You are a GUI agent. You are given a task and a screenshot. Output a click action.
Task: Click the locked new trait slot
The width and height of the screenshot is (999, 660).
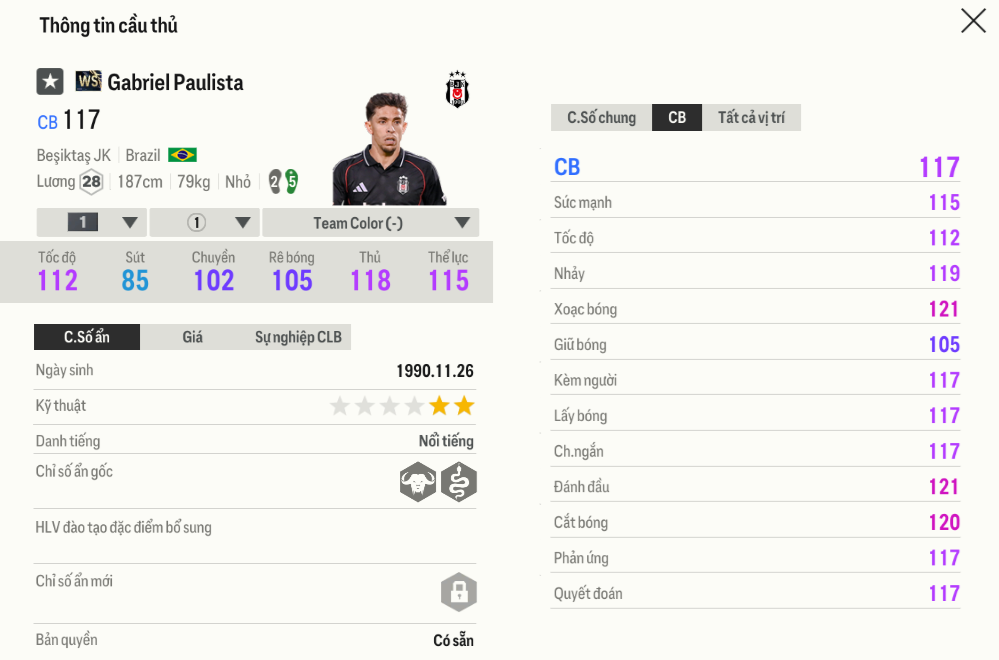click(x=459, y=592)
